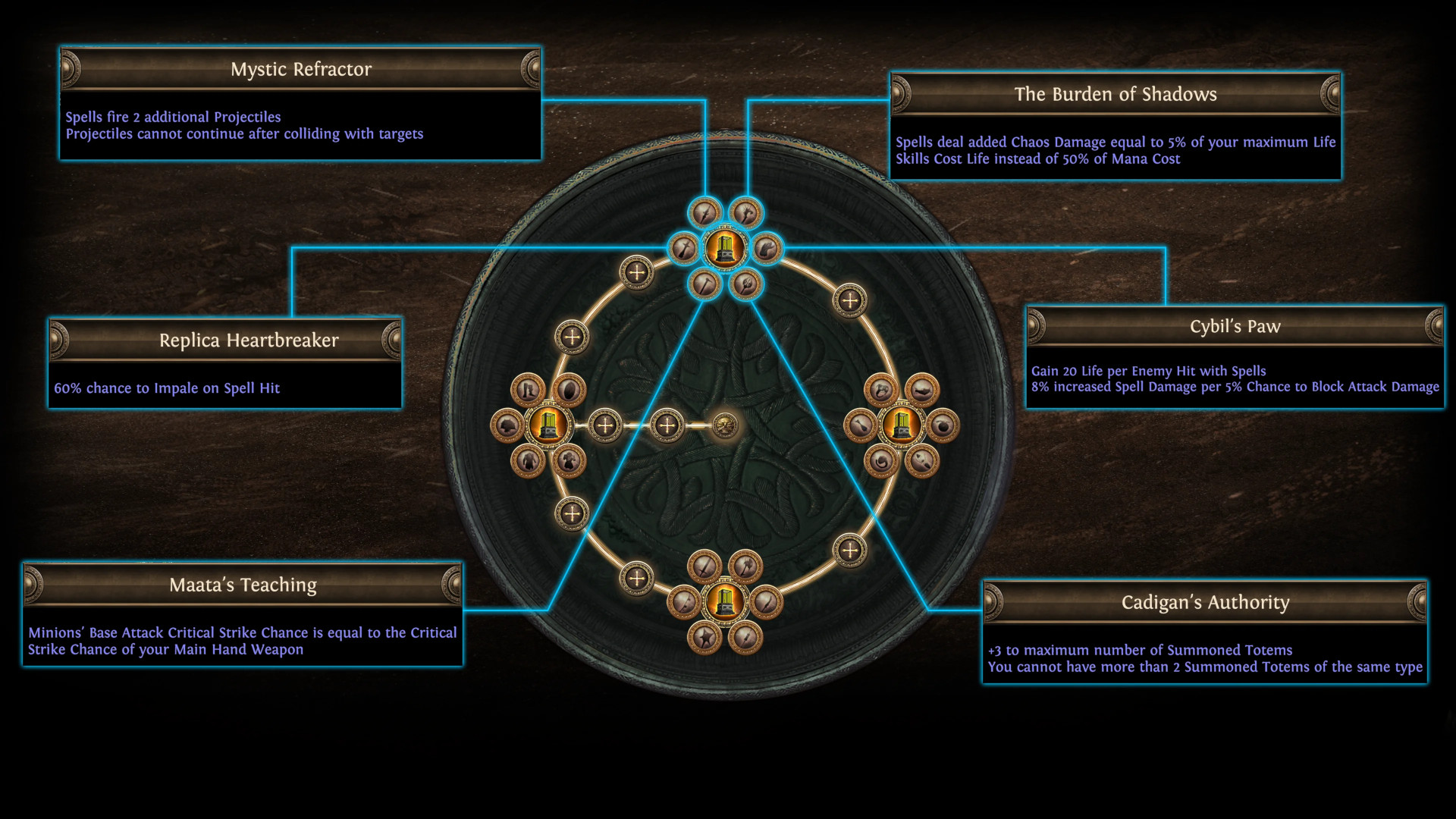Select the claw node linked to Cybil's Paw

[766, 249]
